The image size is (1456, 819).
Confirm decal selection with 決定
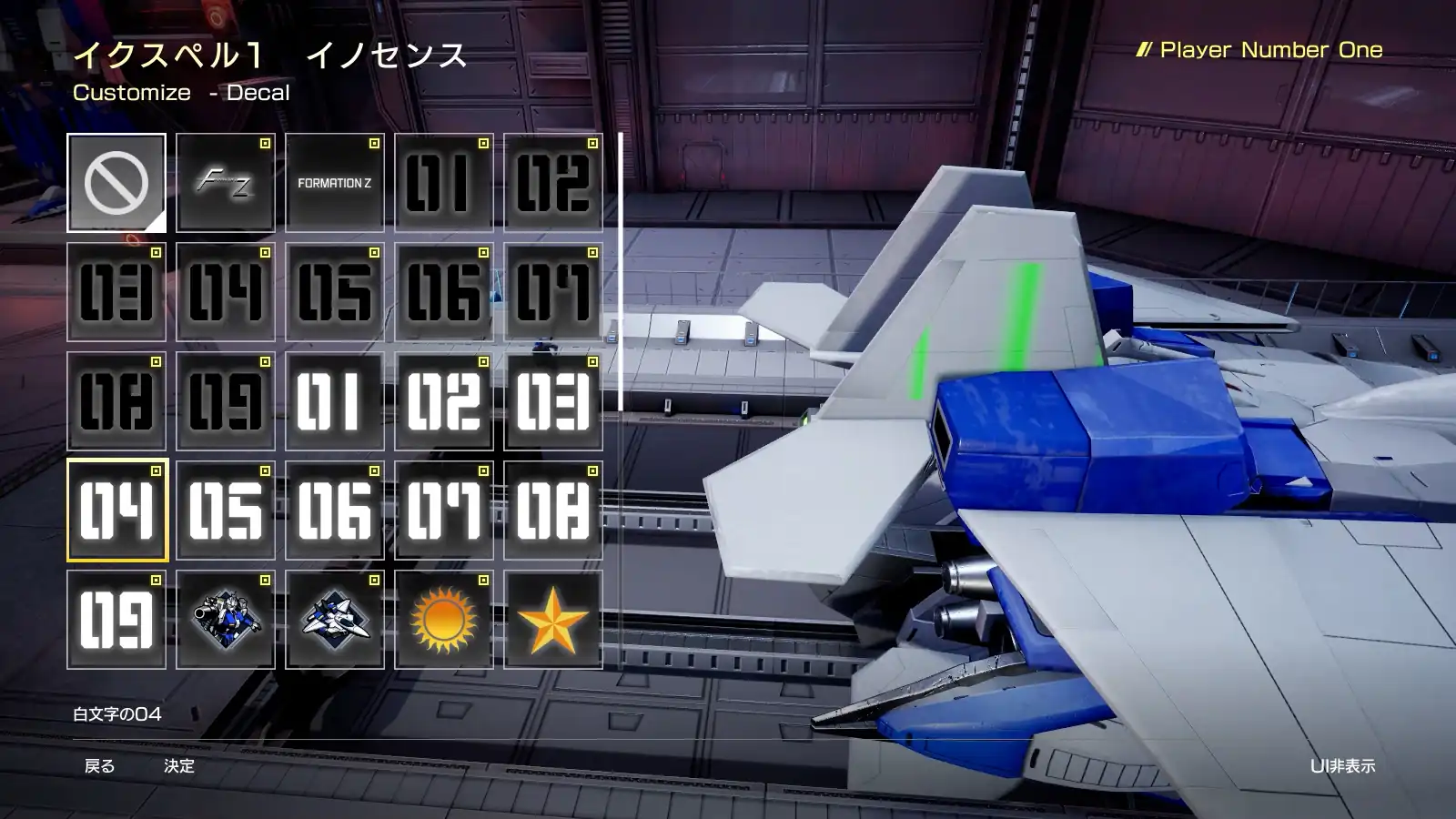coord(180,767)
